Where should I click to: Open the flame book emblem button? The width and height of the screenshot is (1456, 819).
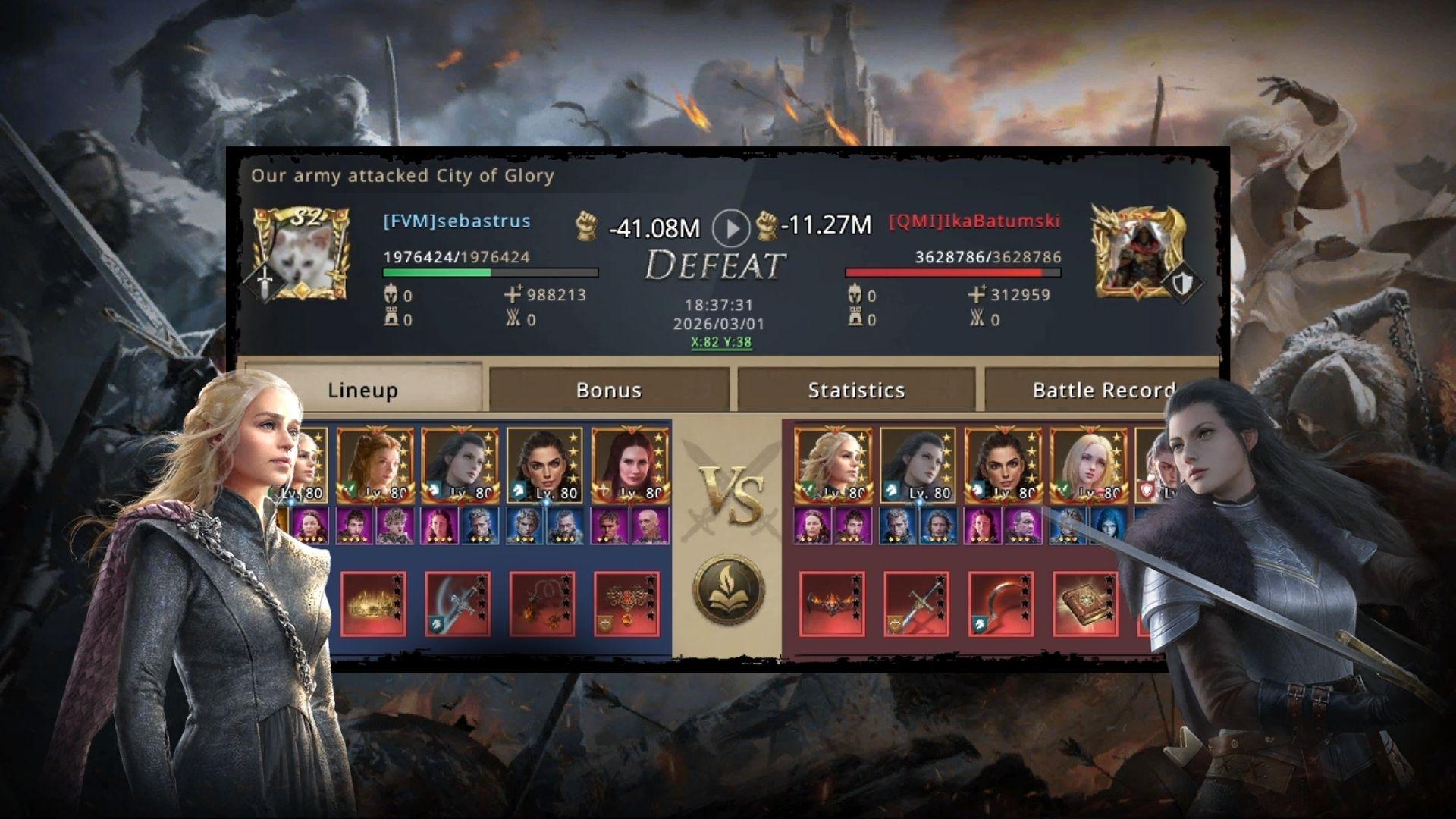pos(728,589)
